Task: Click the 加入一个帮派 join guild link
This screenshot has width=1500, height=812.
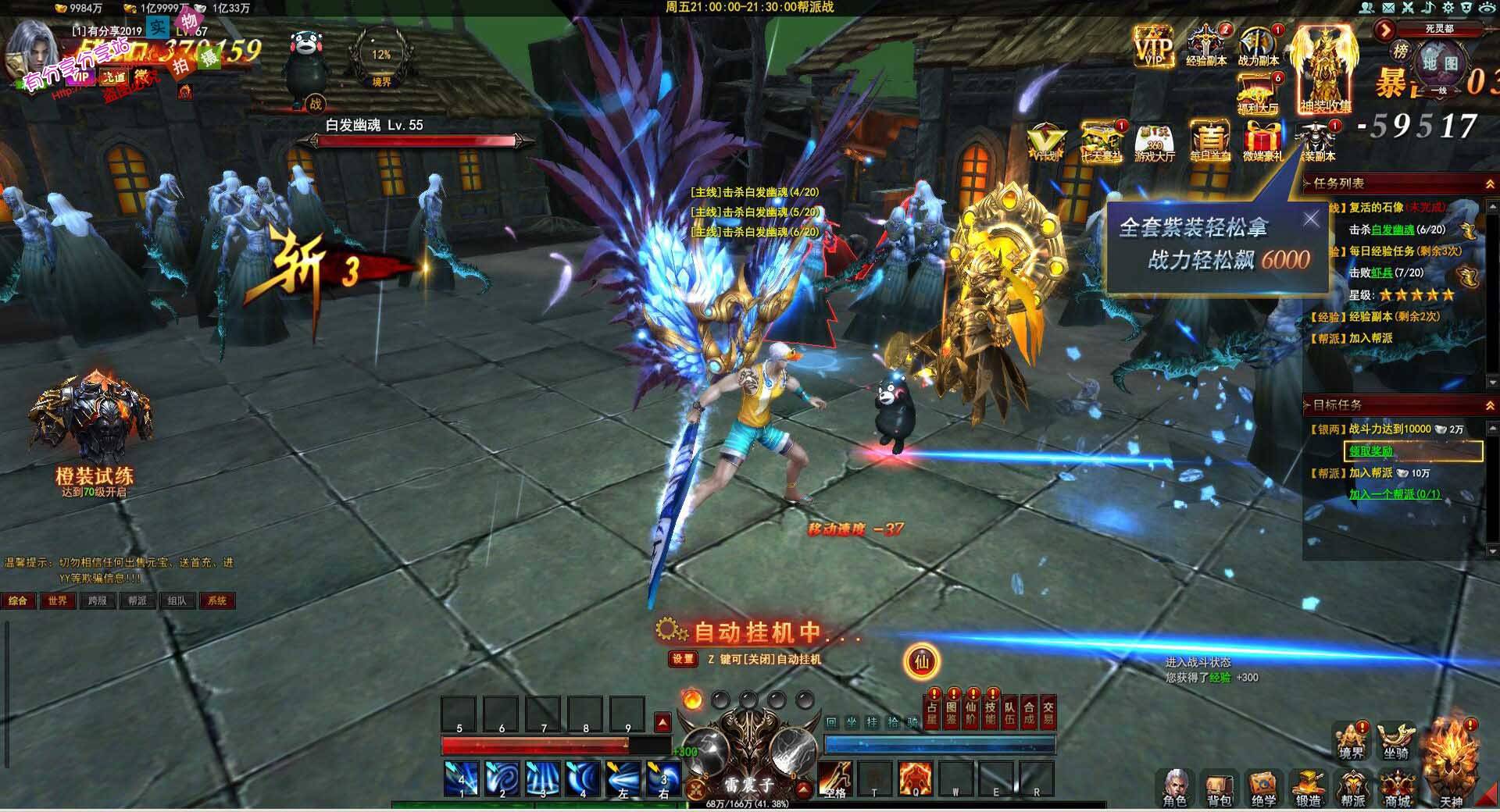Action: [x=1395, y=494]
